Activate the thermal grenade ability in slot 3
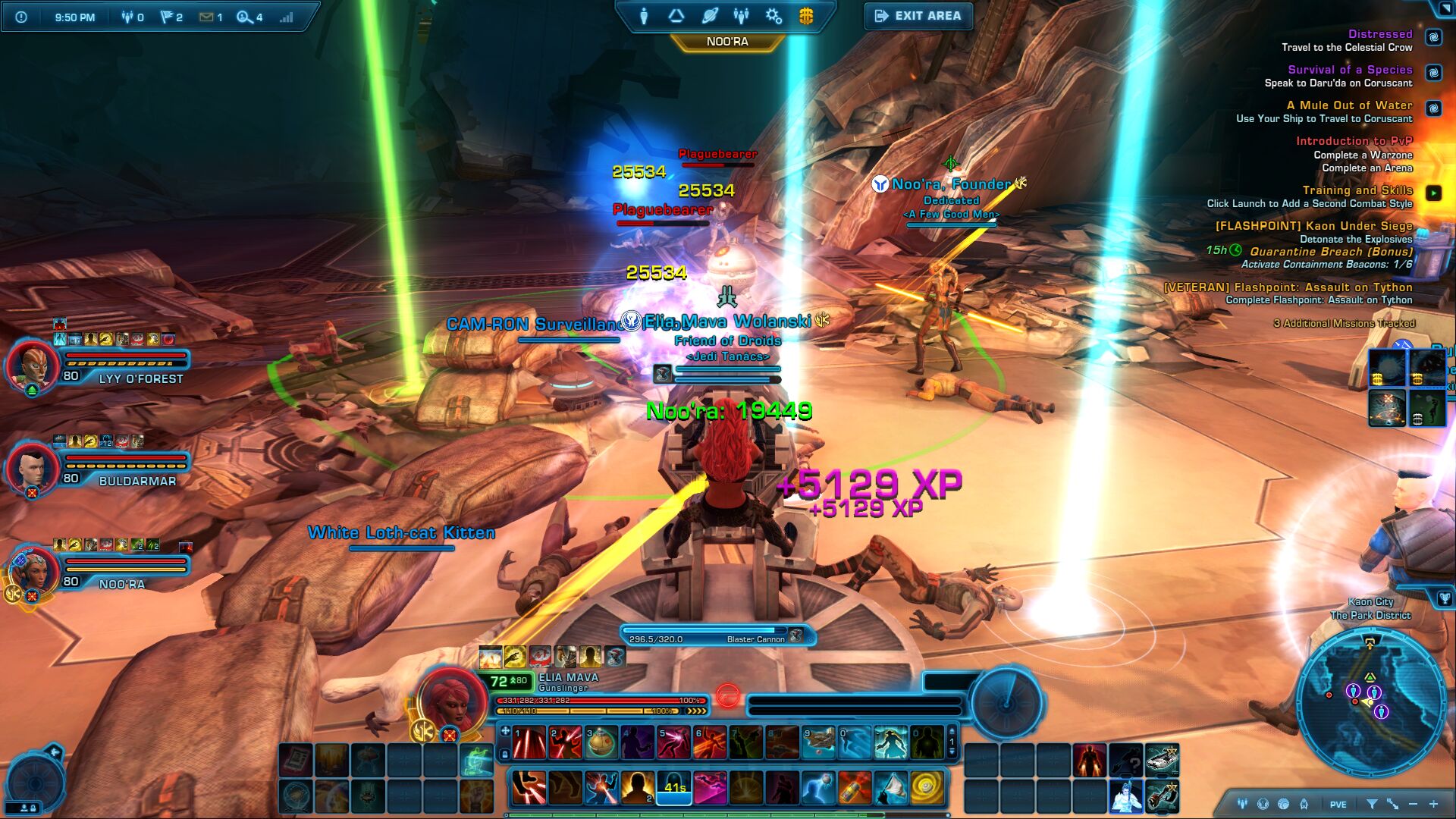 click(x=601, y=743)
